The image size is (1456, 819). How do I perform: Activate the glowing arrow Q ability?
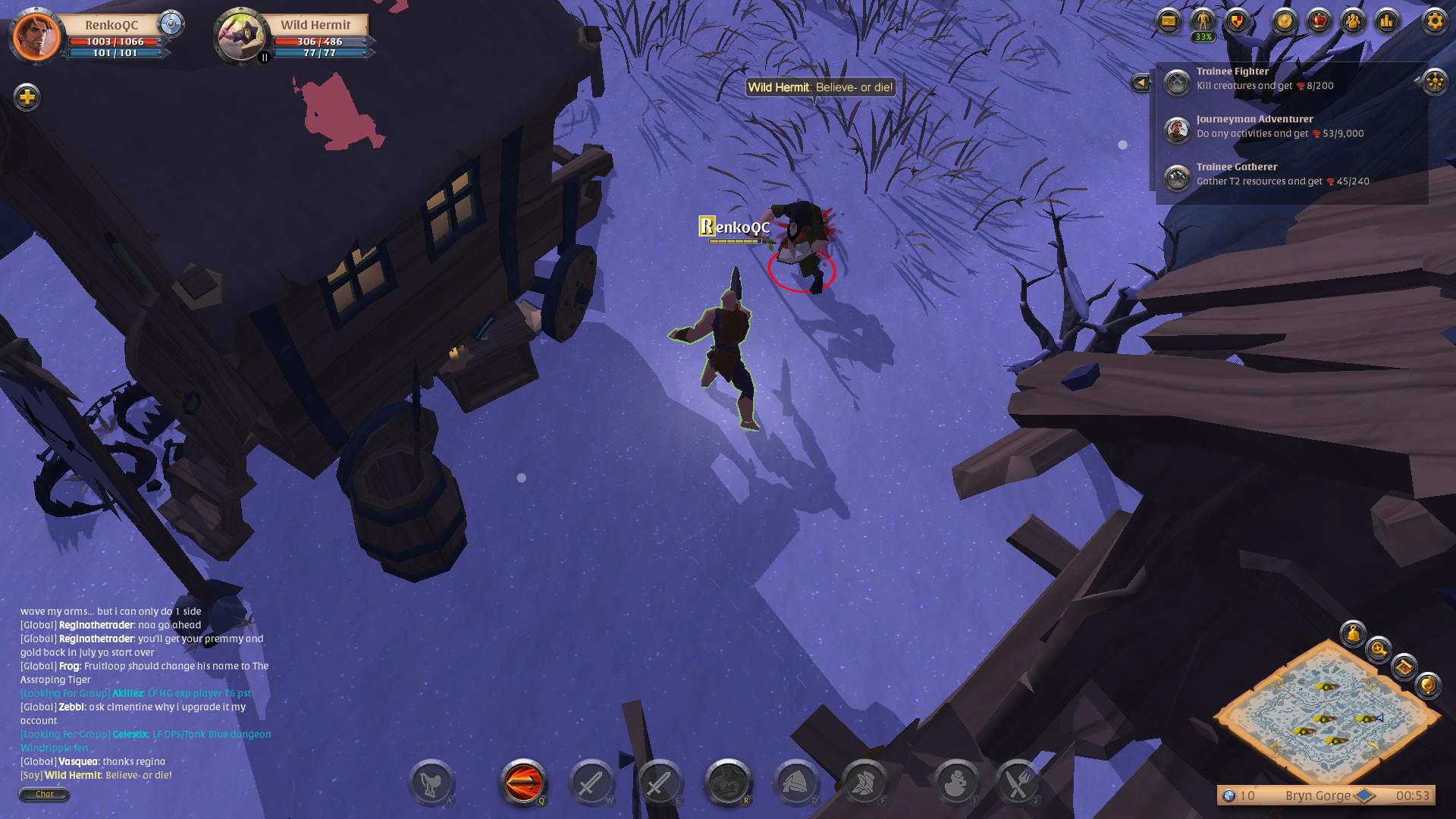tap(522, 781)
